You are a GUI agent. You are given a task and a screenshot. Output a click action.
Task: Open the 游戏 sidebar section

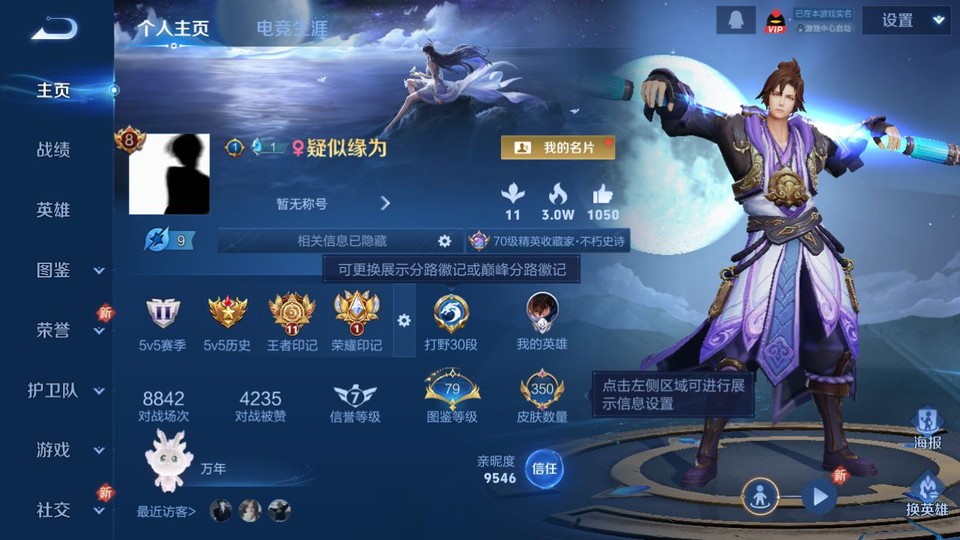(x=54, y=450)
